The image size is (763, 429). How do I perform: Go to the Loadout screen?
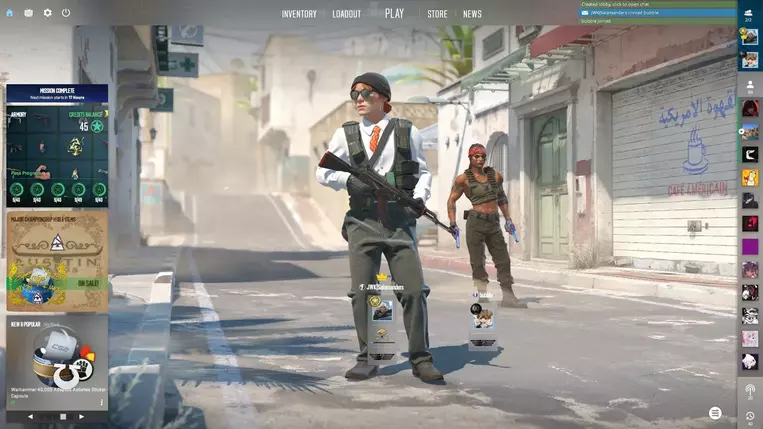coord(346,14)
